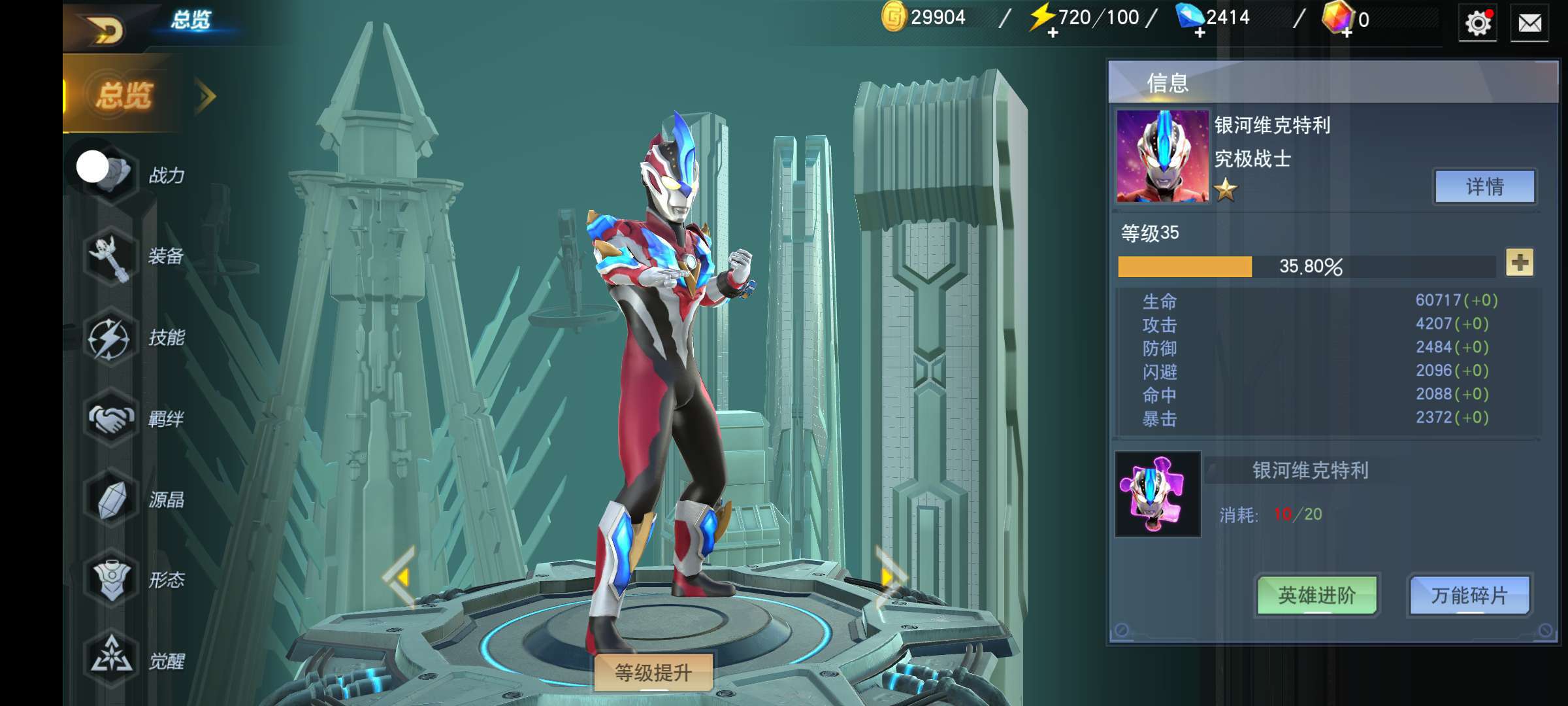Switch to the next hero with right arrow
The image size is (1568, 706).
coord(889,577)
